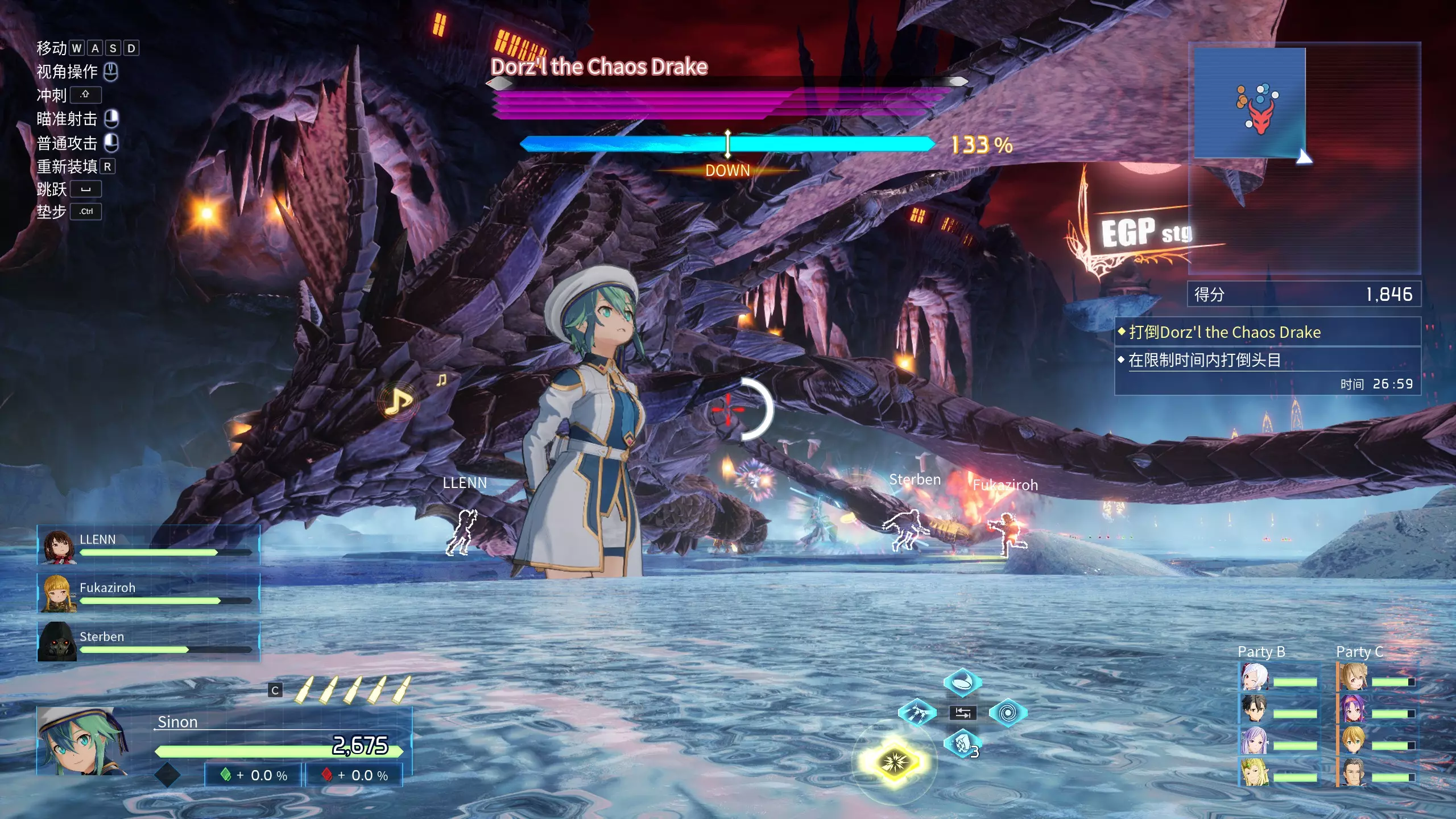Click the golden music note buff icon
This screenshot has width=1456, height=819.
398,402
